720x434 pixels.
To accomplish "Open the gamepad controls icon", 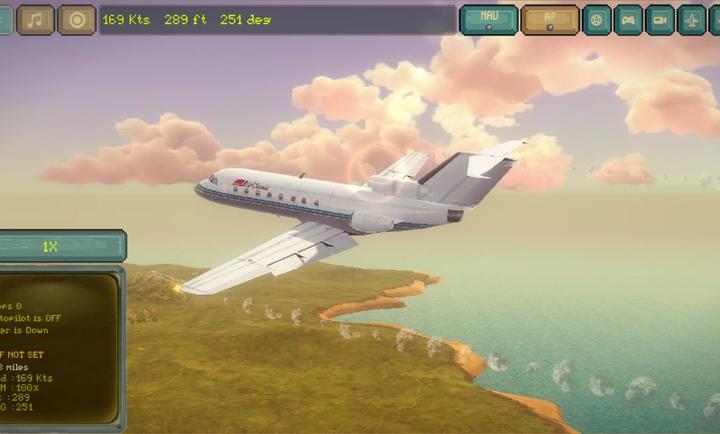I will coord(629,19).
